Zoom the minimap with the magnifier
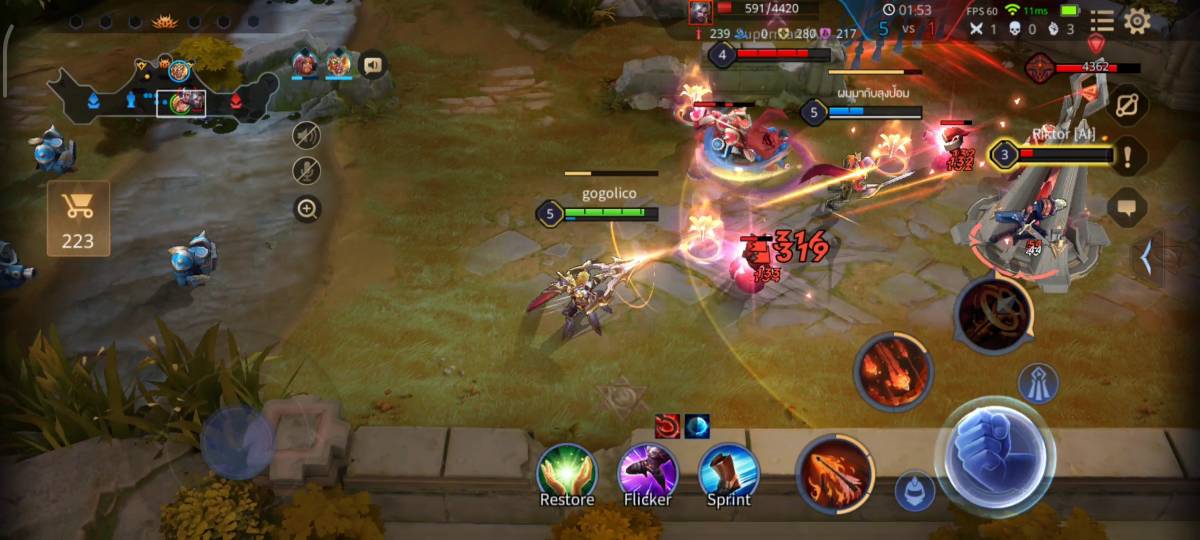The height and width of the screenshot is (540, 1200). pos(307,209)
